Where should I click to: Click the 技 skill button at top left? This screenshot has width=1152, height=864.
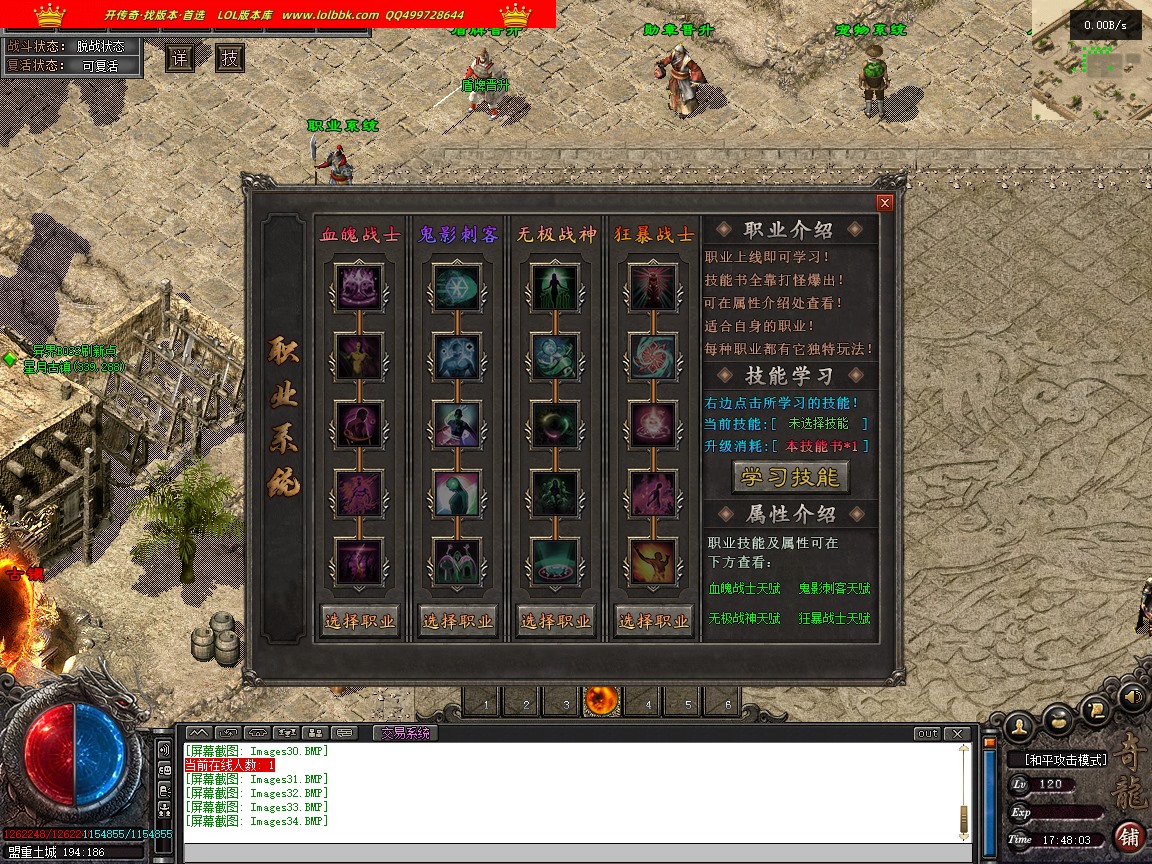click(230, 59)
